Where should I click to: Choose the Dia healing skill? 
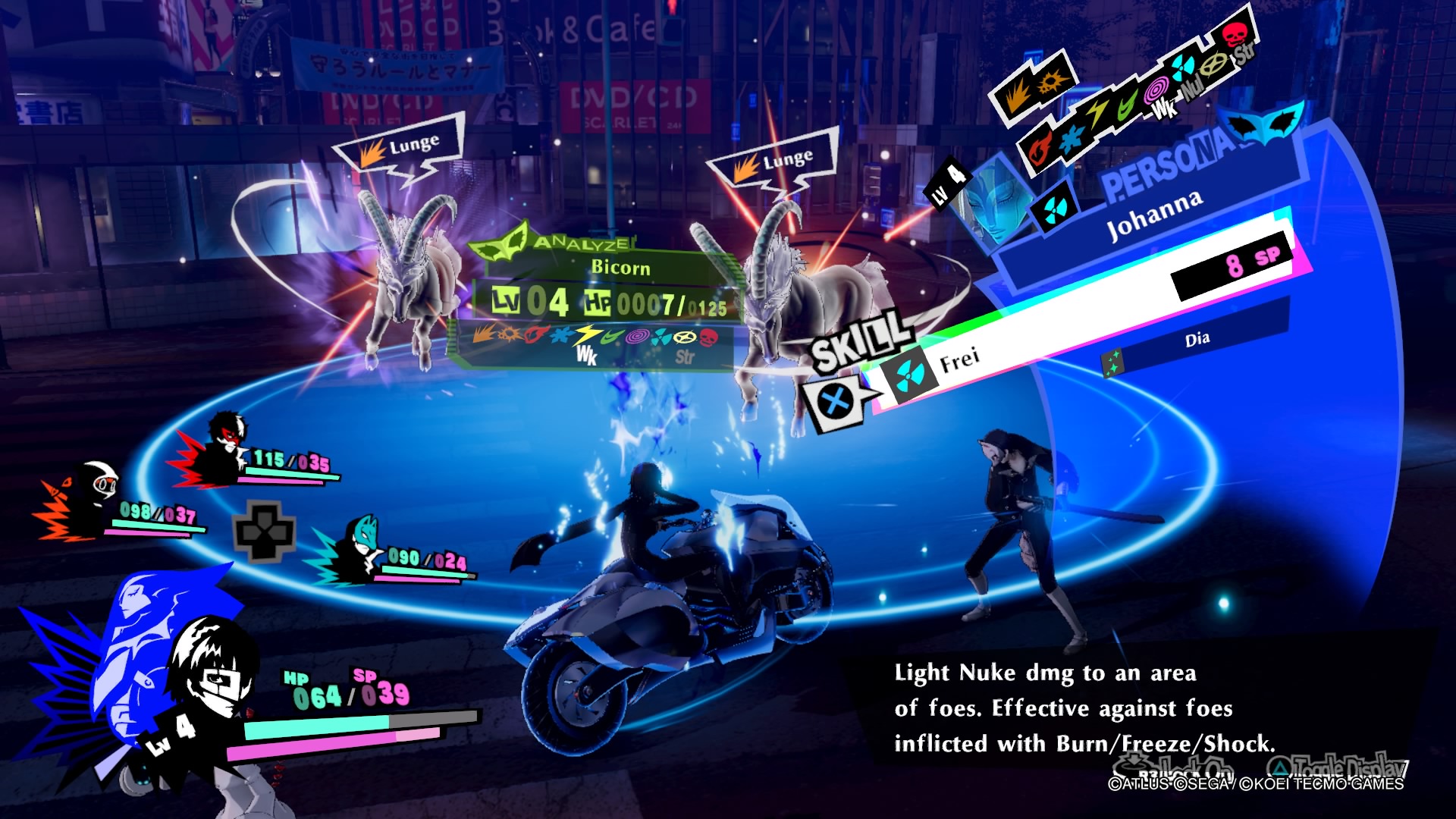1197,339
